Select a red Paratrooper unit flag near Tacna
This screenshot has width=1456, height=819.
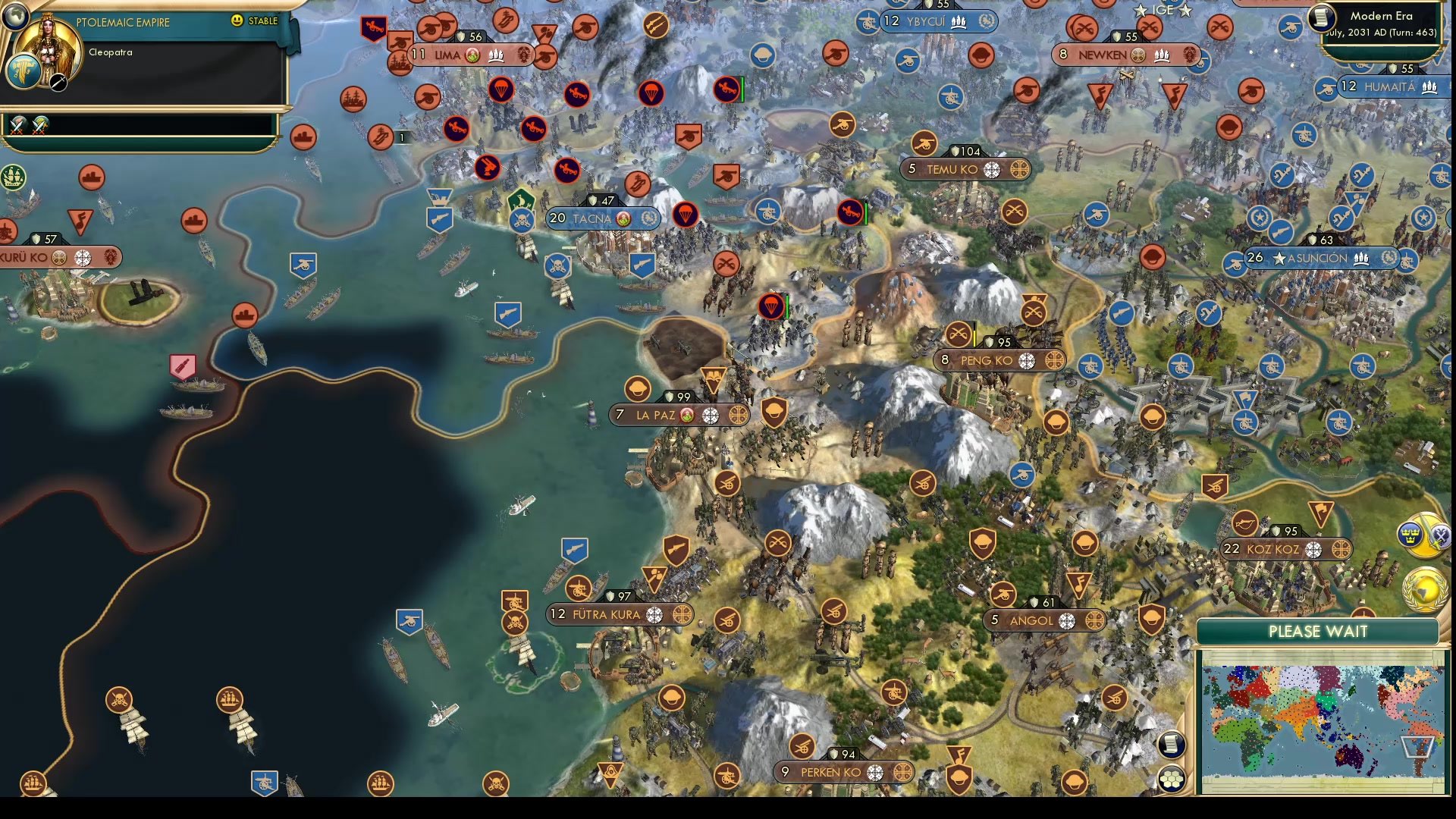[x=684, y=216]
